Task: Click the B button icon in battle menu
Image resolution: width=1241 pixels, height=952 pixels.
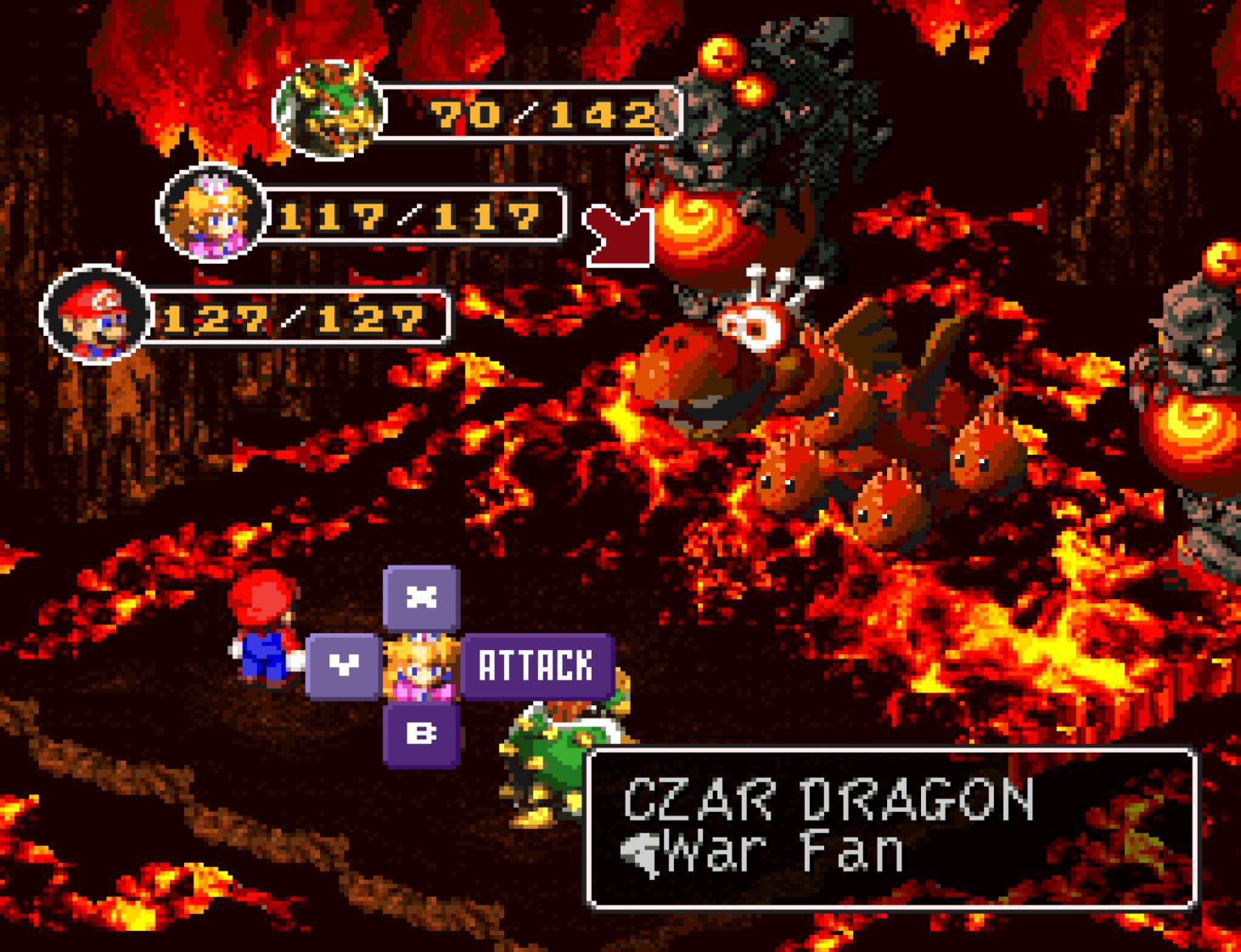Action: [422, 736]
